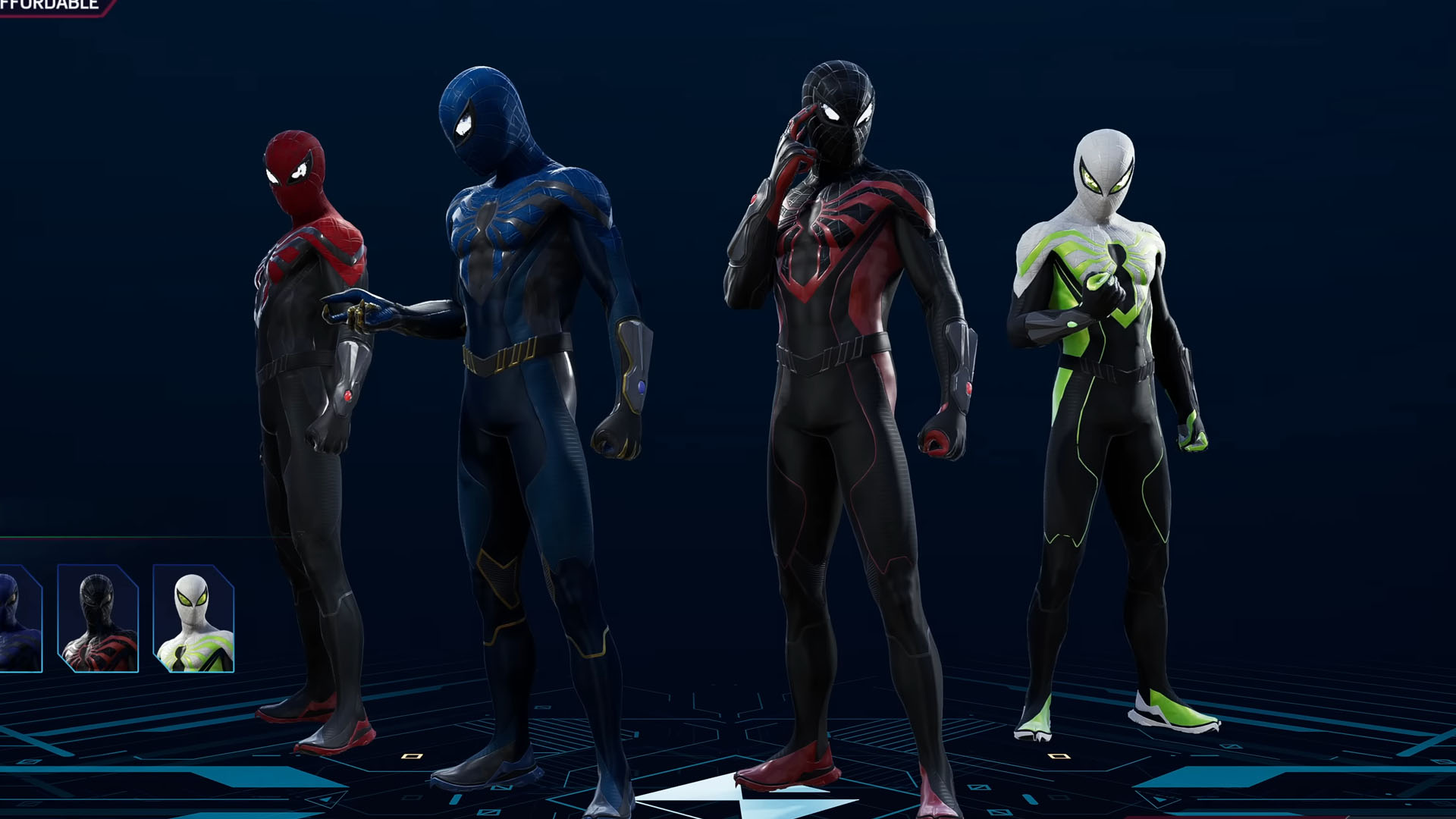Image resolution: width=1456 pixels, height=819 pixels.
Task: Click the white eyes of the black suit's mask
Action: point(833,114)
